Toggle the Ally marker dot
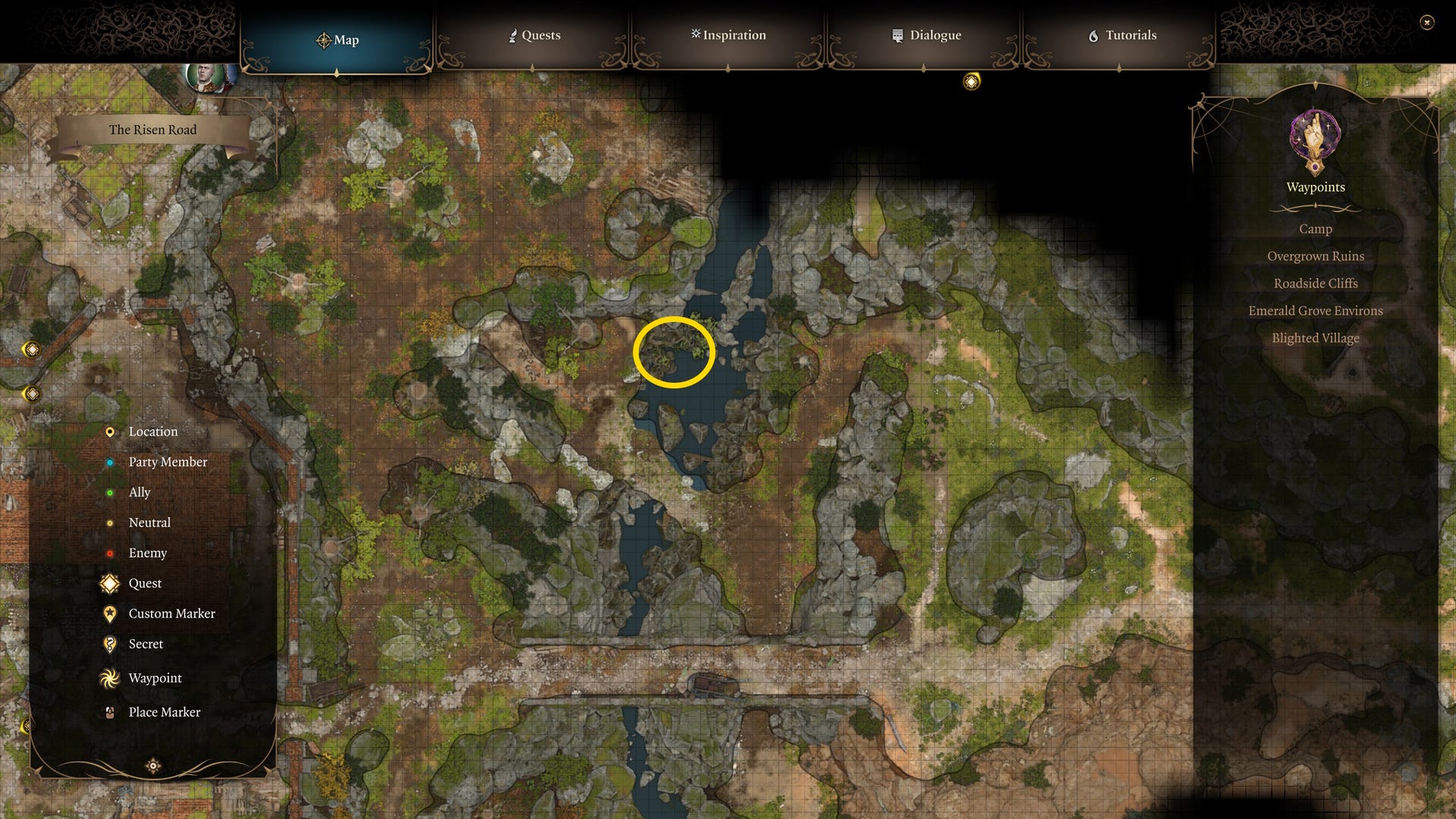The height and width of the screenshot is (819, 1456). 110,492
